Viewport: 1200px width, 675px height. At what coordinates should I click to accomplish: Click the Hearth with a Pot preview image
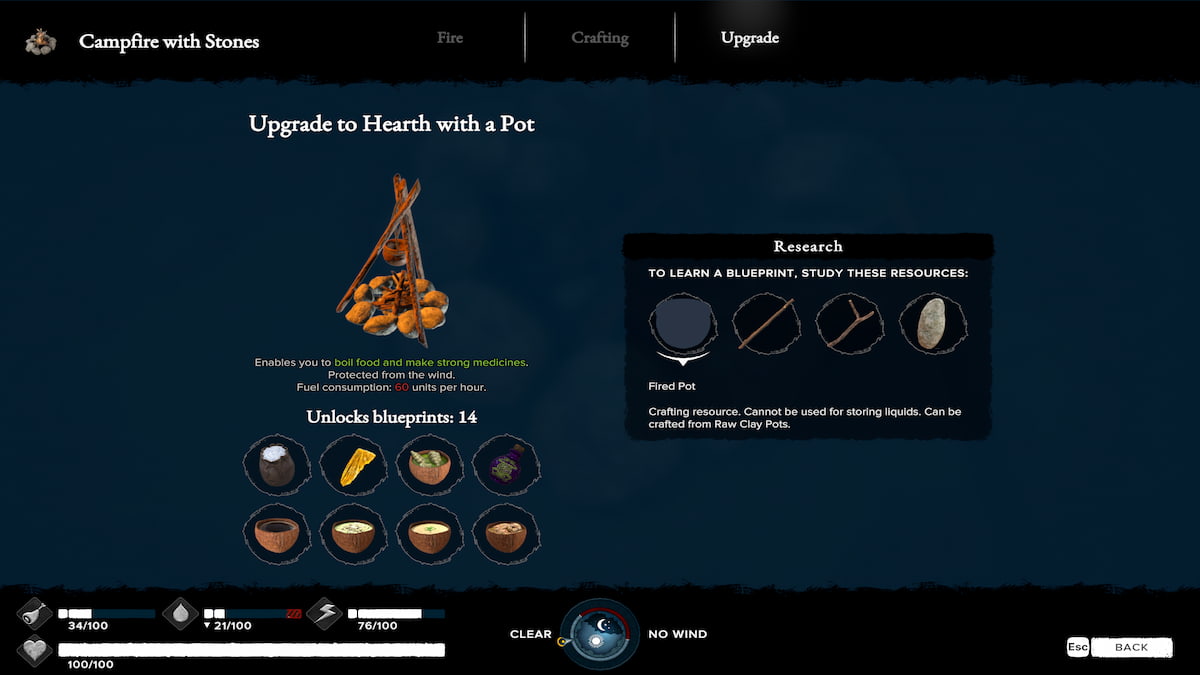tap(391, 260)
